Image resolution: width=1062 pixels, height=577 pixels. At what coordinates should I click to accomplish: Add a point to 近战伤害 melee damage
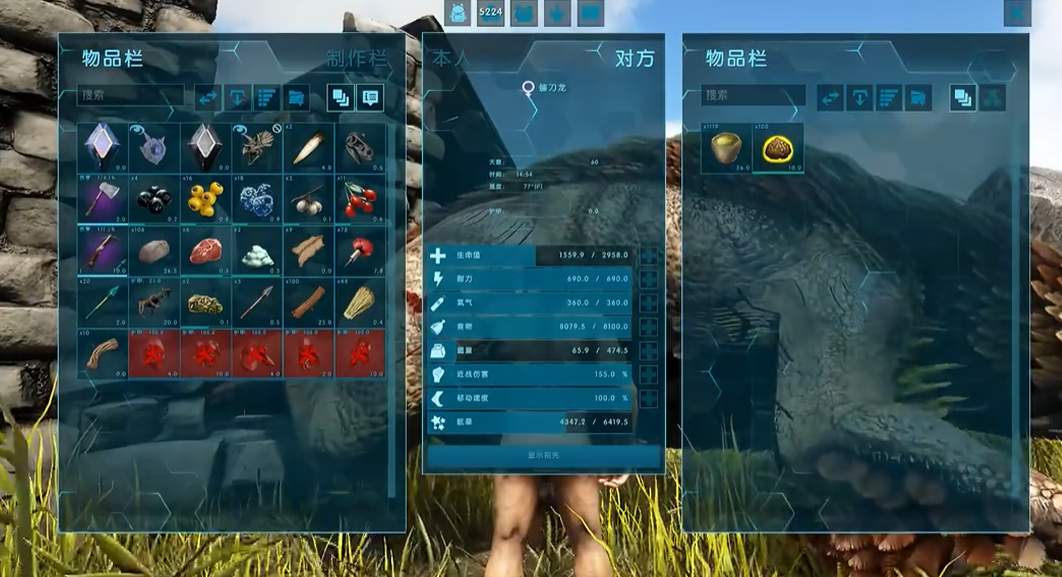click(649, 374)
